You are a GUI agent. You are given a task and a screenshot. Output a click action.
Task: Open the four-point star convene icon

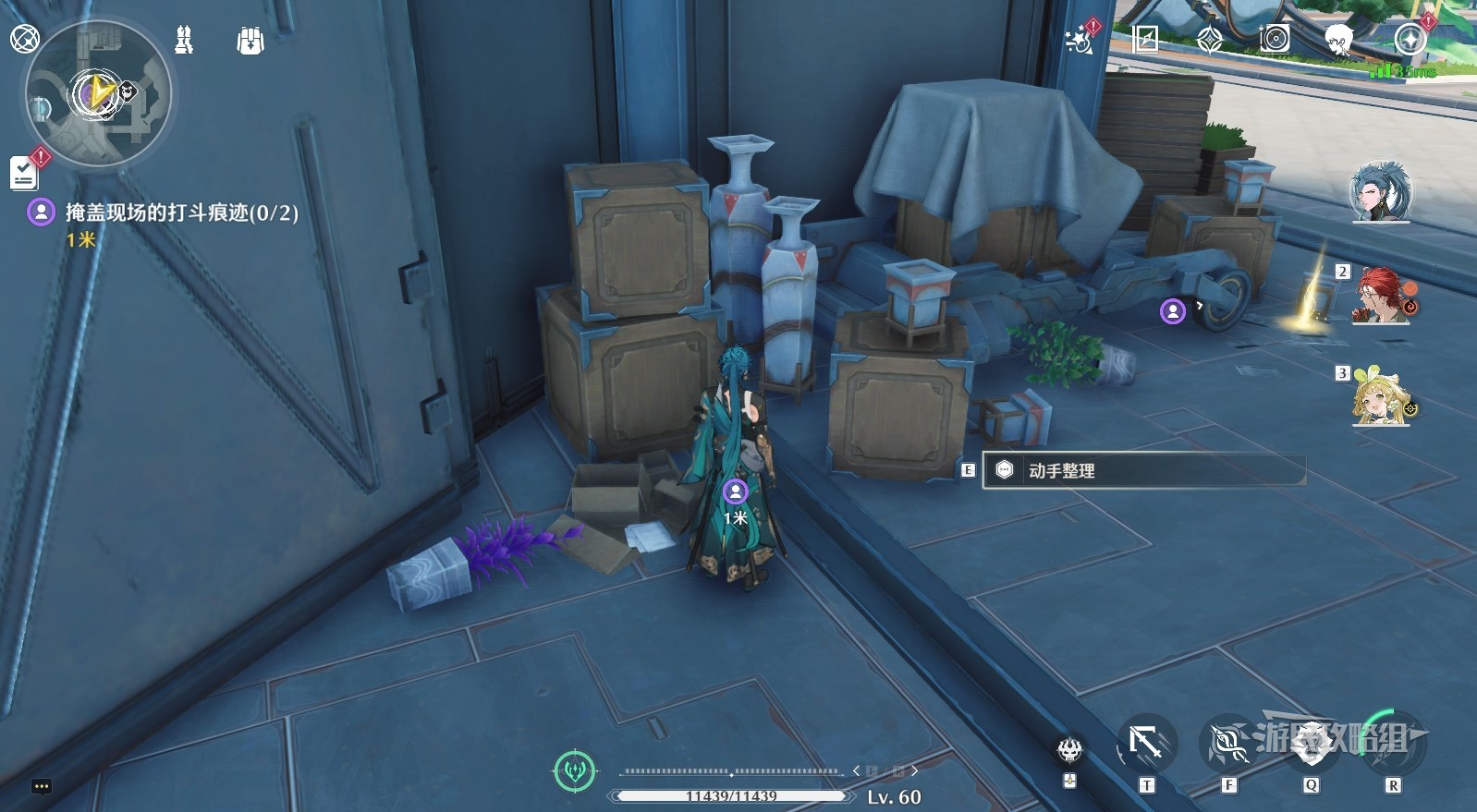click(1210, 40)
